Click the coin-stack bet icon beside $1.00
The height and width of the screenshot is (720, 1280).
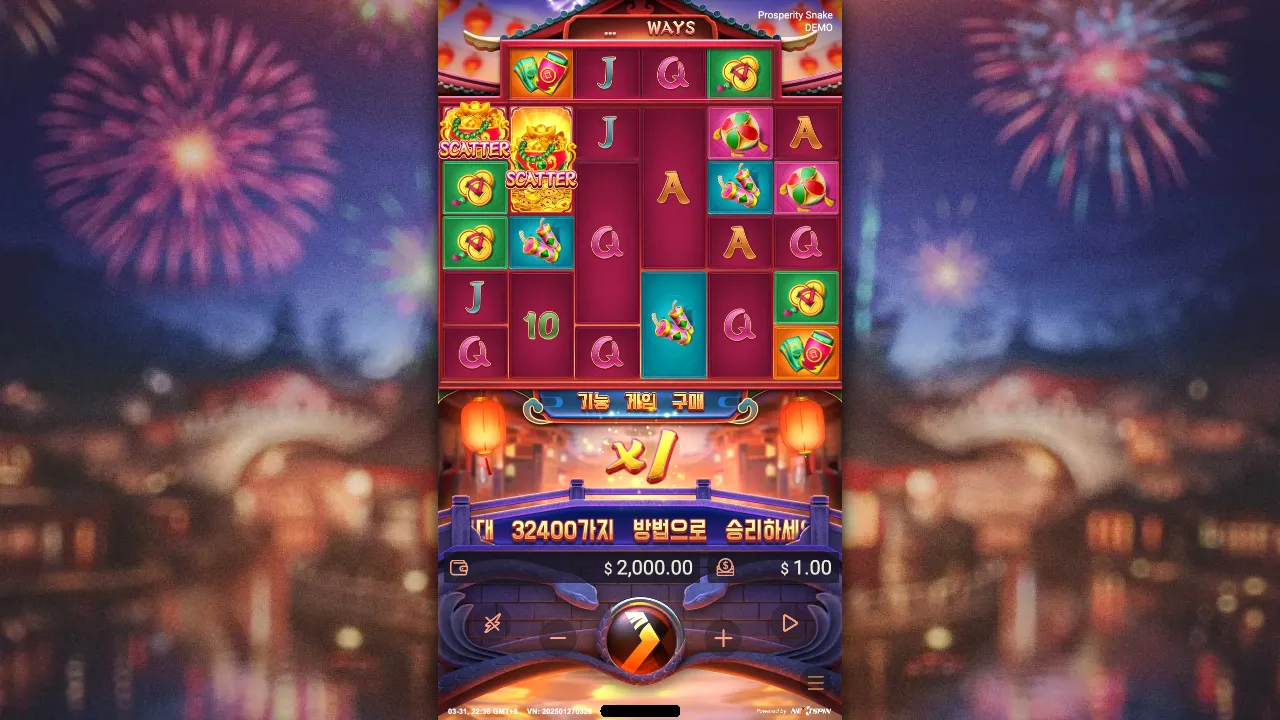pyautogui.click(x=726, y=567)
